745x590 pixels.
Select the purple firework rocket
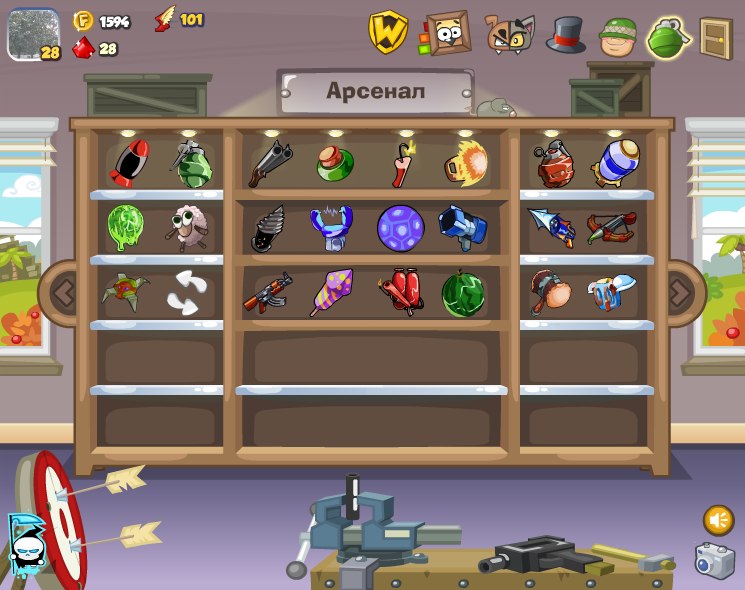click(329, 293)
